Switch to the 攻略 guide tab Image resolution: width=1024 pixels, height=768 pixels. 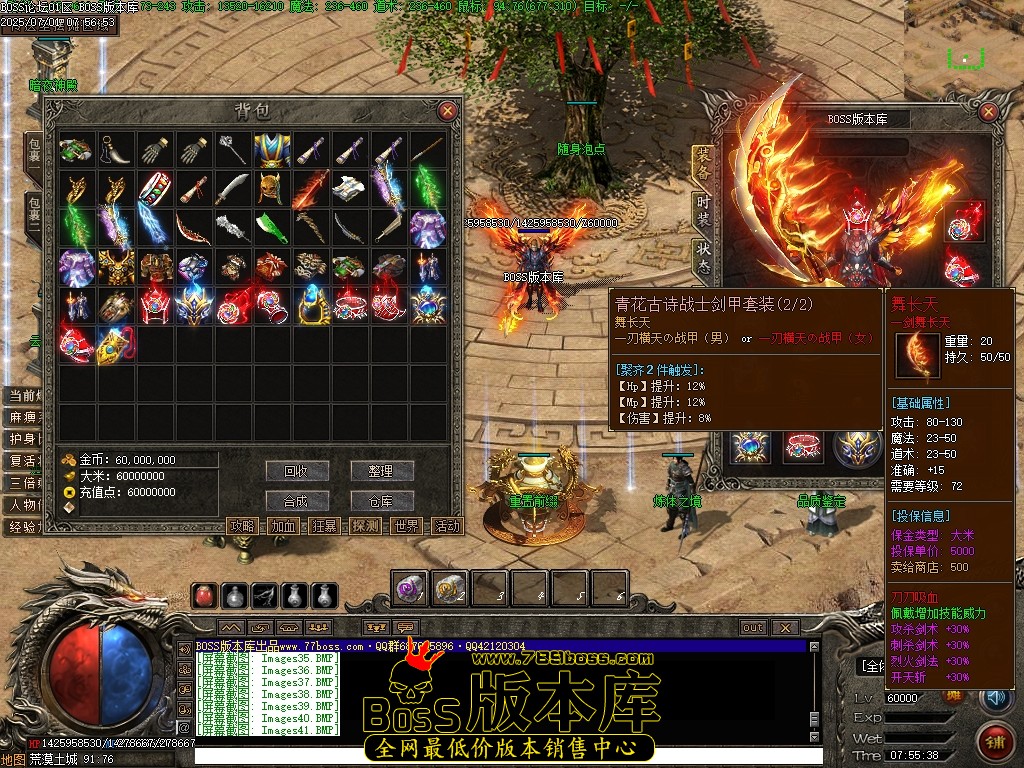243,526
